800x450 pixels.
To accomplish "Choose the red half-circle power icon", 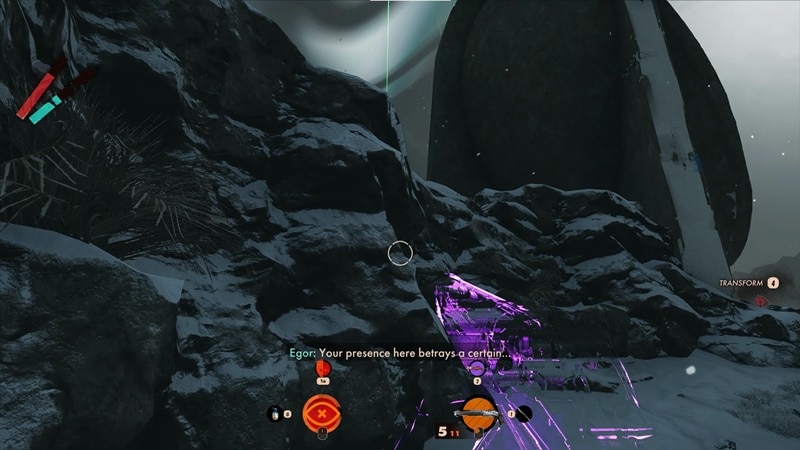I will pos(322,369).
